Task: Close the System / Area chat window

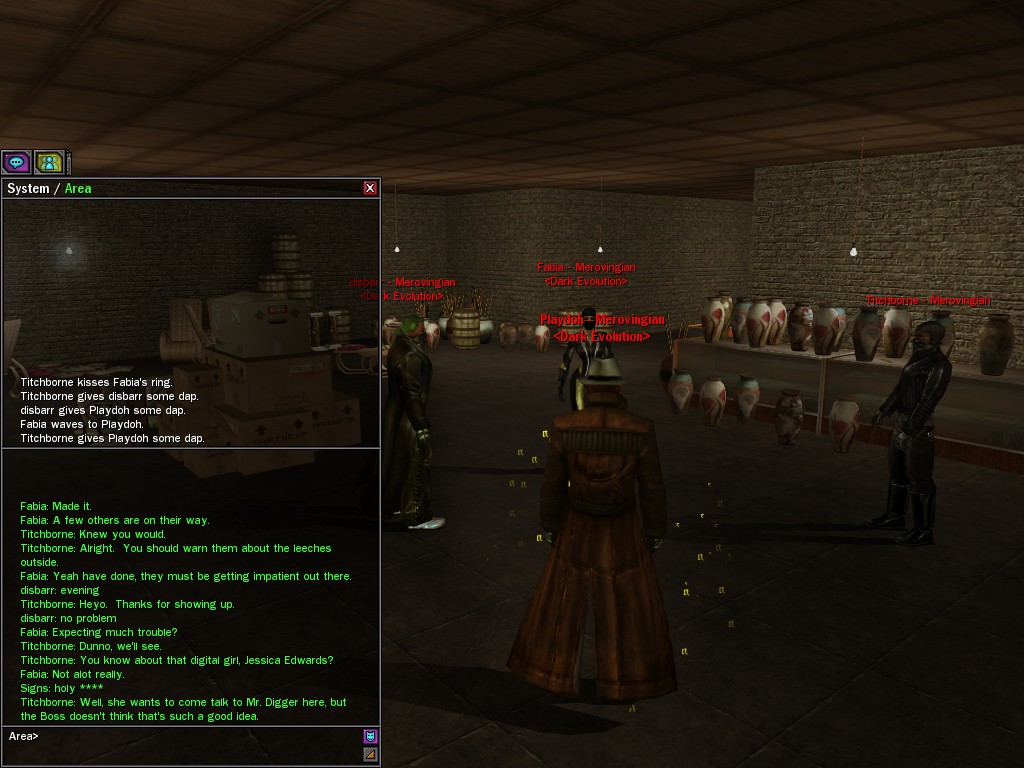Action: (x=370, y=188)
